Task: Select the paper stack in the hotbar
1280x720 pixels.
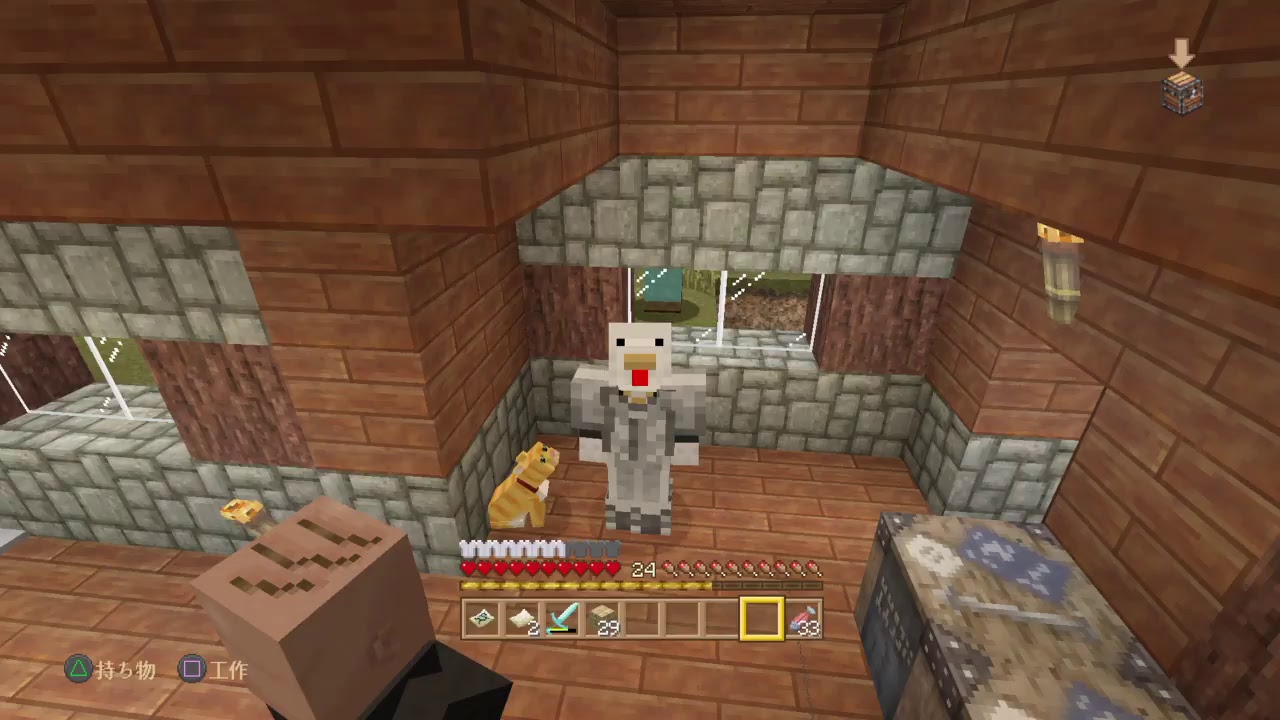Action: click(x=522, y=620)
